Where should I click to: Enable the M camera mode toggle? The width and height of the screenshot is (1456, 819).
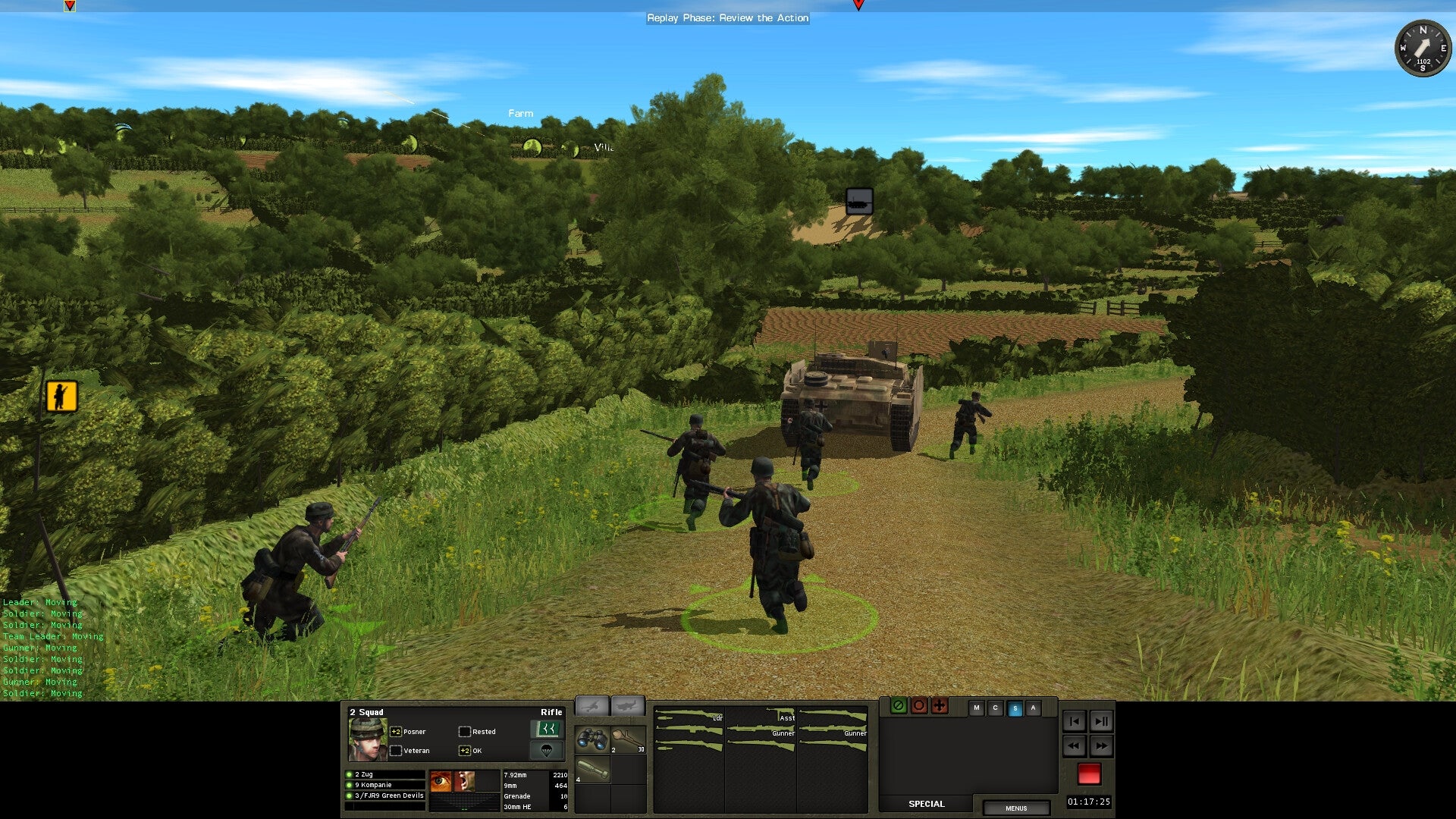pos(977,708)
